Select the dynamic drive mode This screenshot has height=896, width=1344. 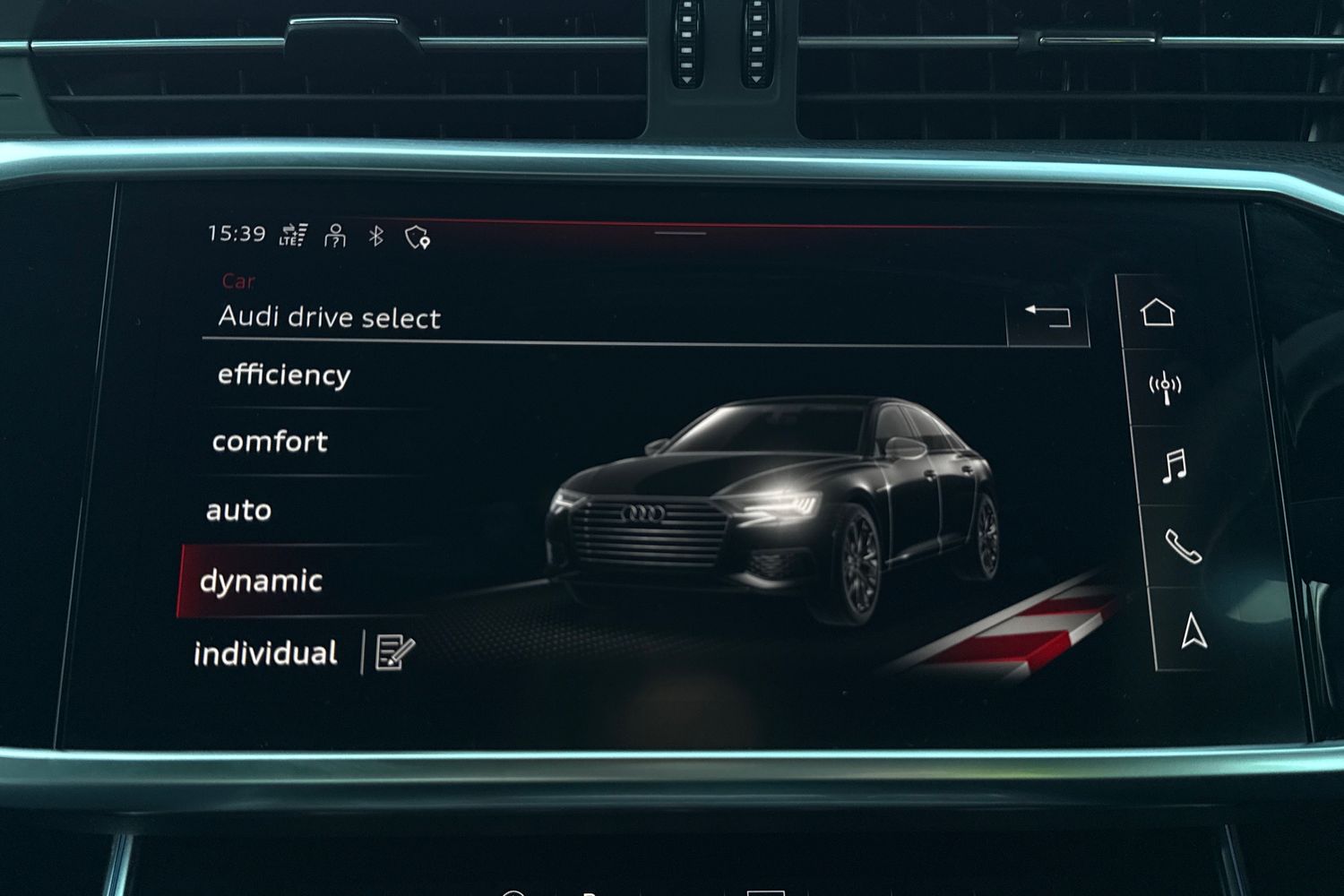[261, 581]
